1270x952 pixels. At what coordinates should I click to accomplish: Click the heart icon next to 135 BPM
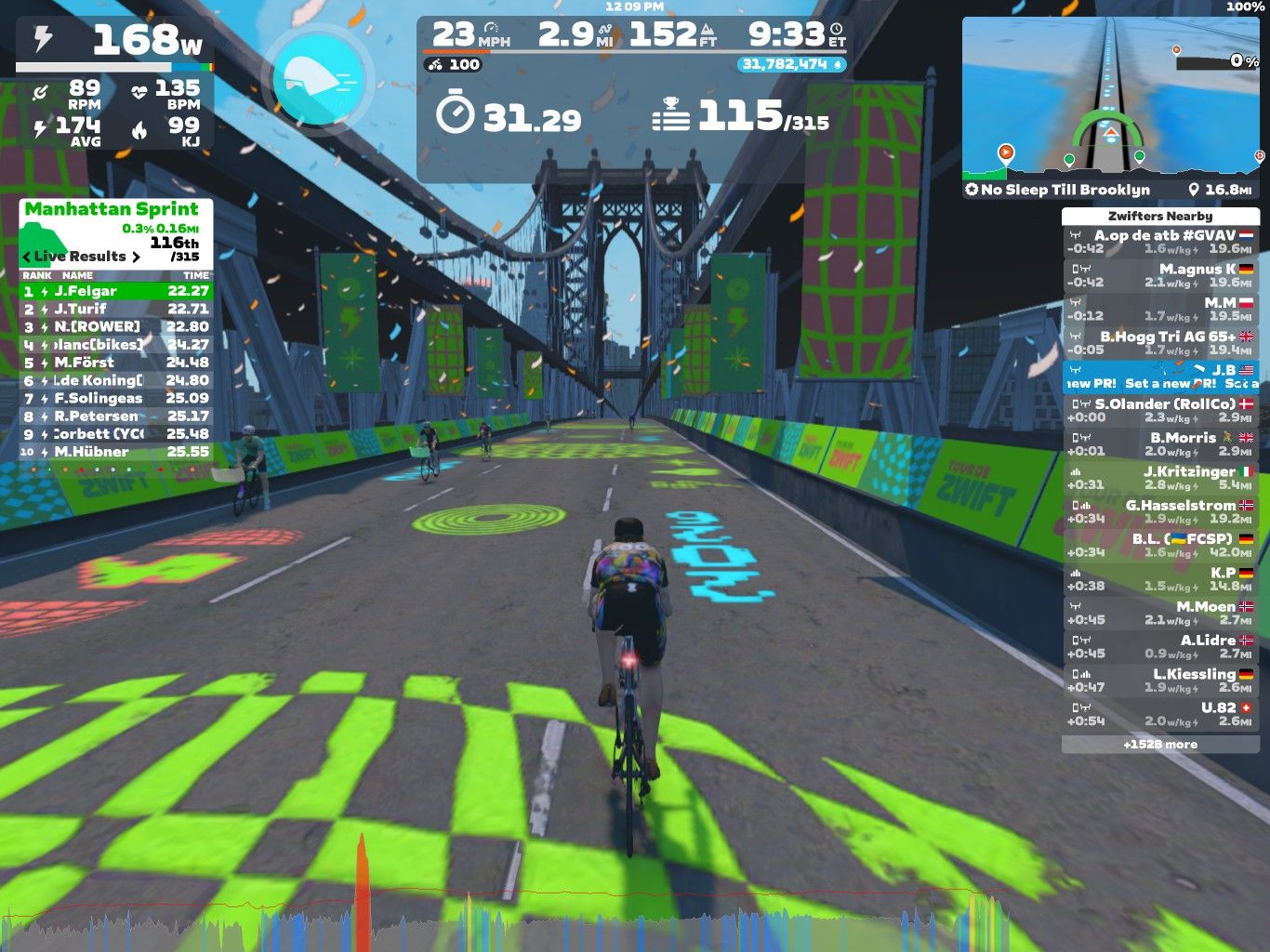click(139, 90)
